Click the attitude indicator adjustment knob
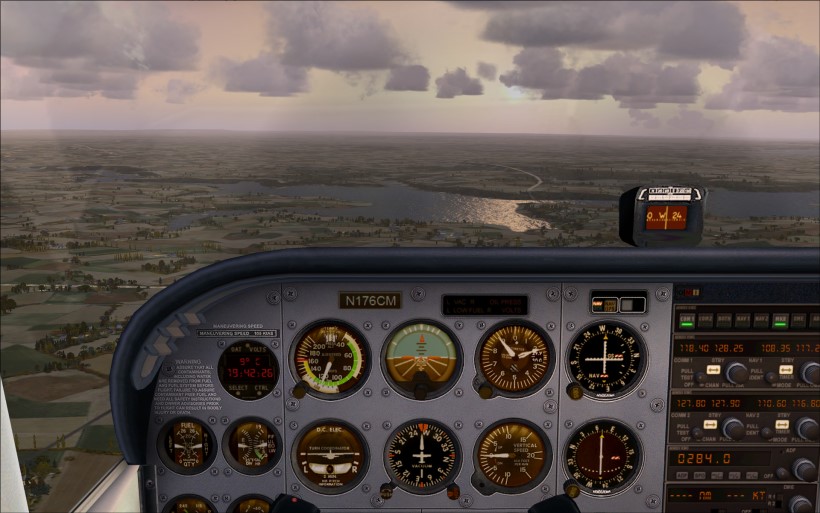Viewport: 820px width, 513px height. (x=421, y=391)
